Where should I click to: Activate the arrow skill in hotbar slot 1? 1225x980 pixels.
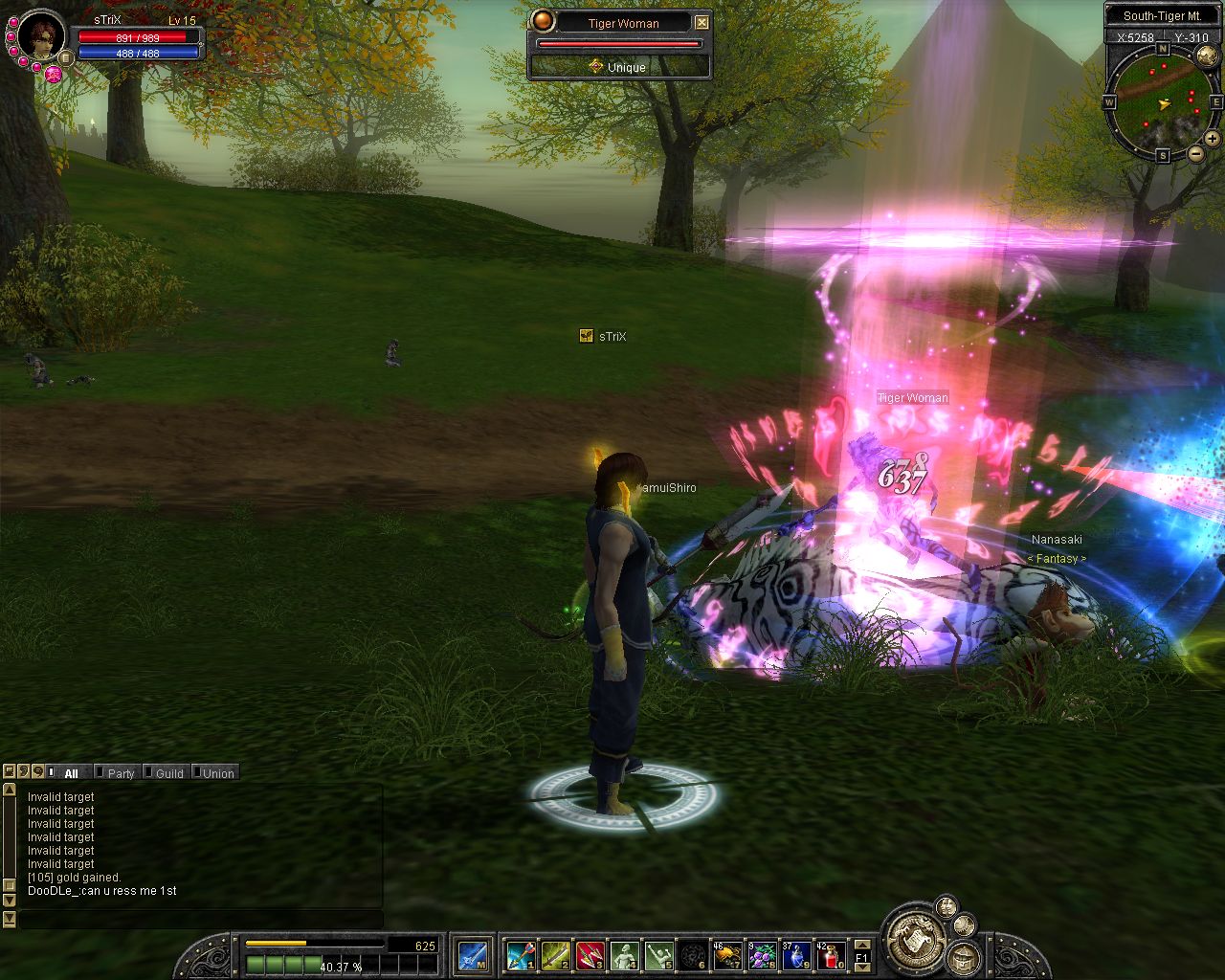tap(520, 955)
